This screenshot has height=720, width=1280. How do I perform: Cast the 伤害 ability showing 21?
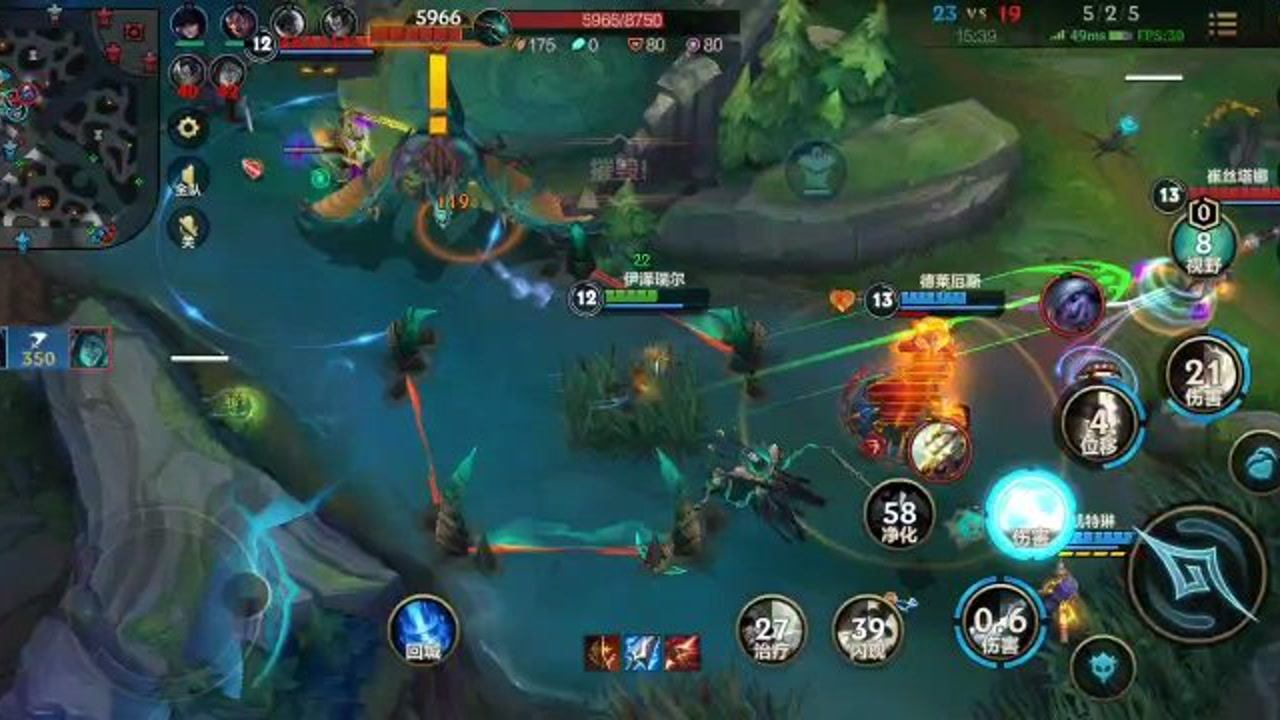(1205, 376)
